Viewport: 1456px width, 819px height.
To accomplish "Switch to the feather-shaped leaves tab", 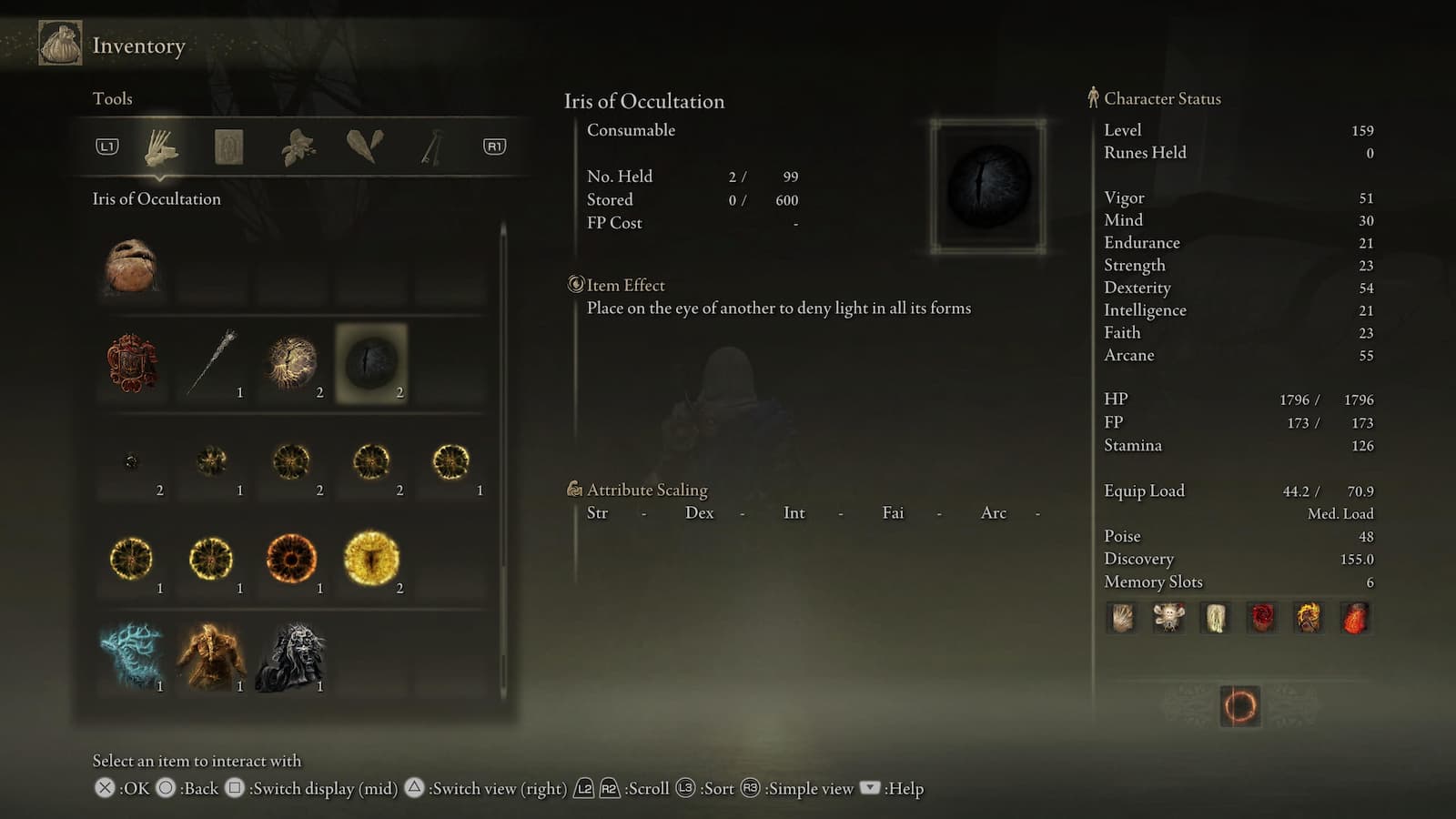I will [x=365, y=146].
